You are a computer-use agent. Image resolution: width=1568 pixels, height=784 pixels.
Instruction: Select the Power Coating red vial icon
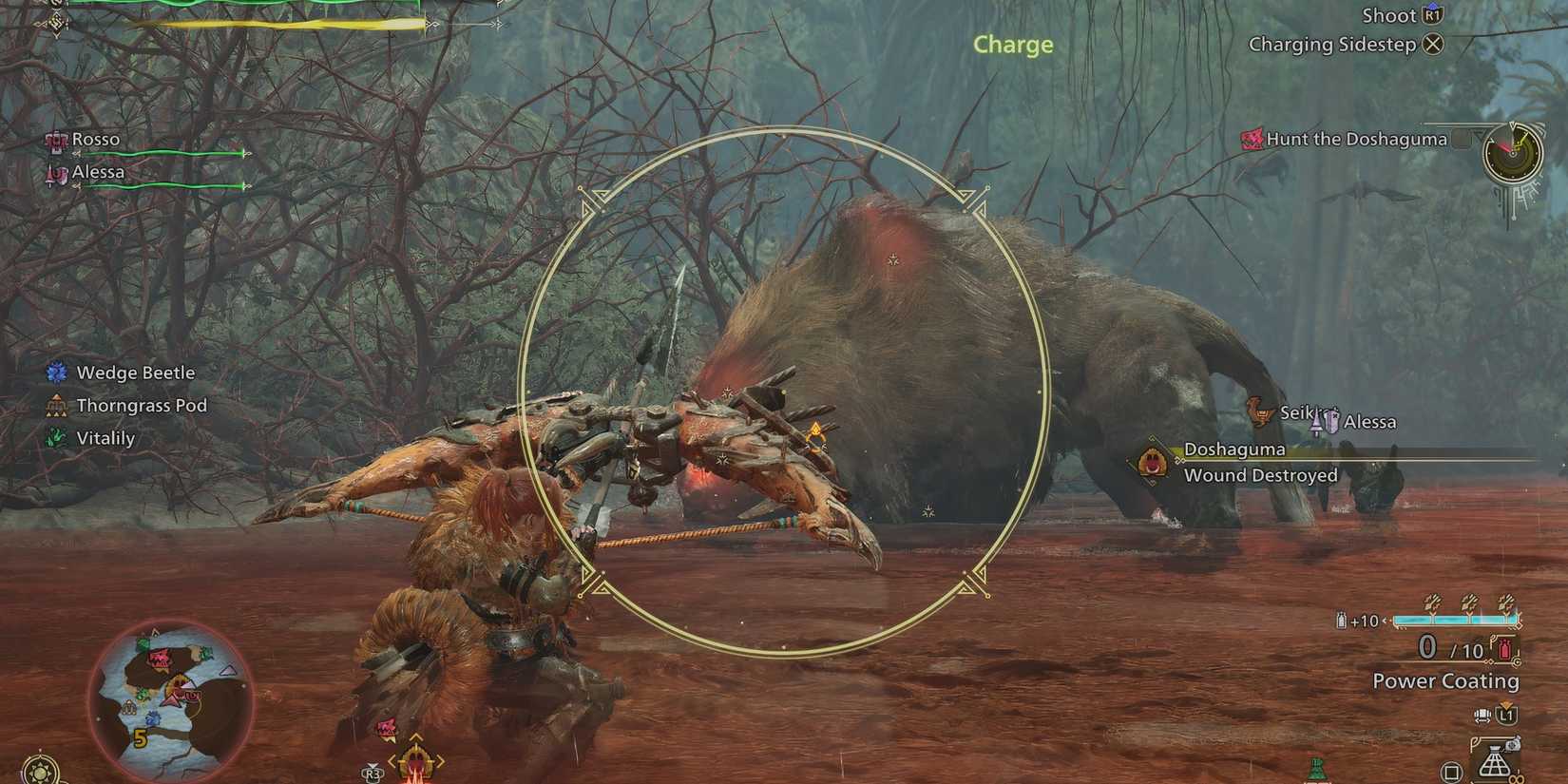coord(1505,648)
